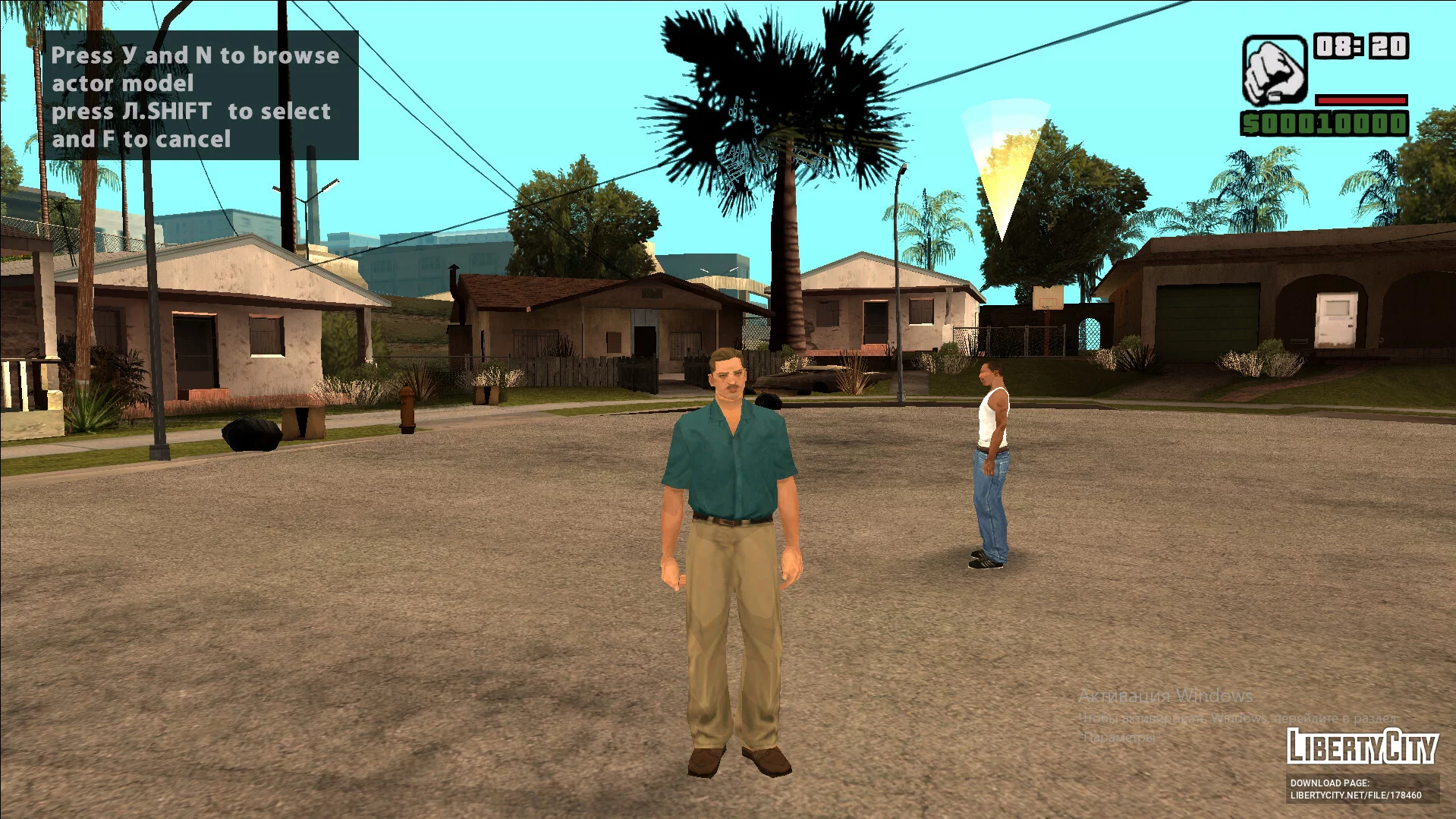The image size is (1456, 819).
Task: Follow the libertycity.net download page link
Action: (1355, 795)
